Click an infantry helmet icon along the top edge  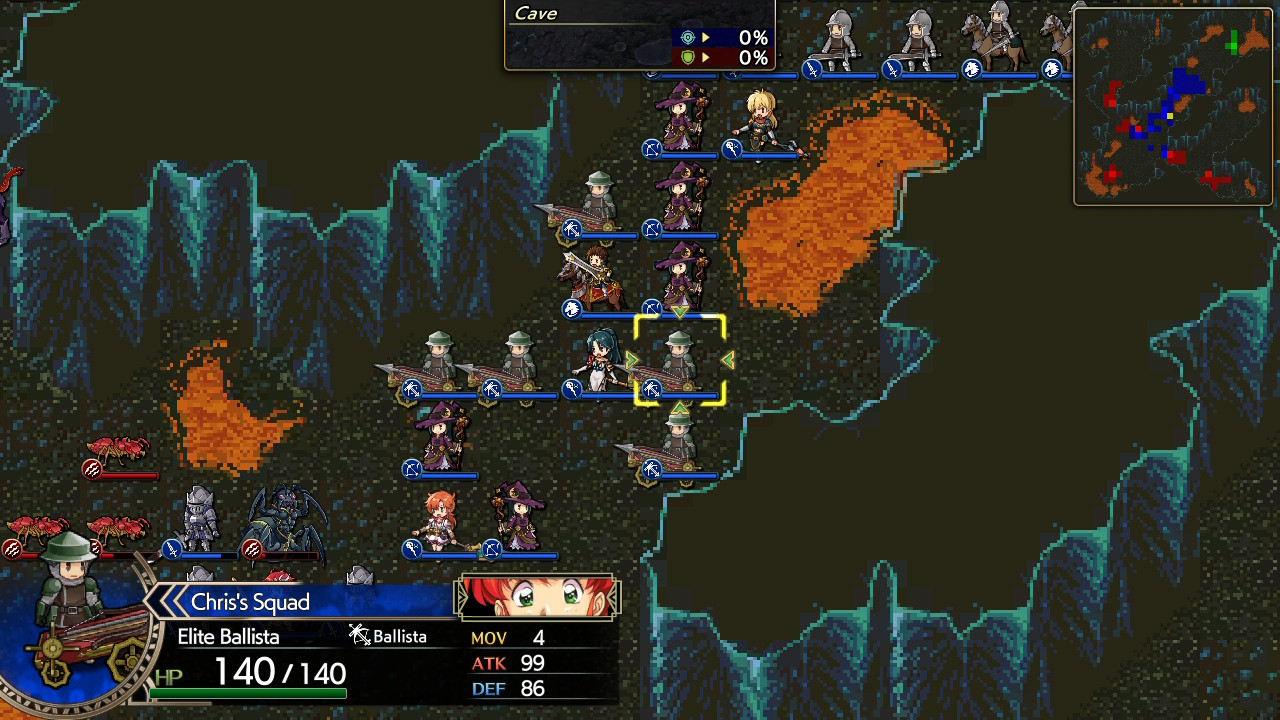pyautogui.click(x=838, y=28)
